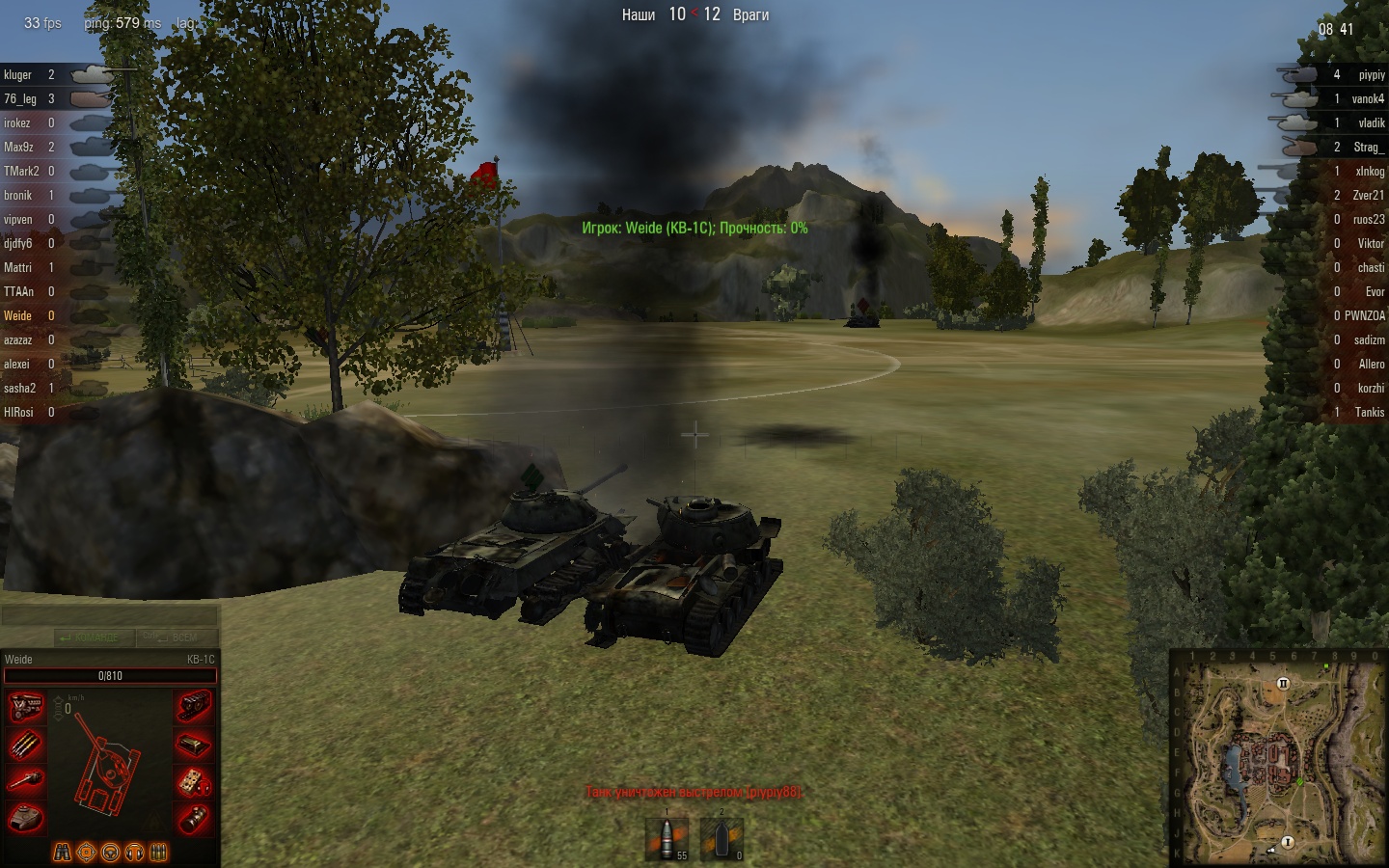Select the gun module icon

(x=26, y=780)
